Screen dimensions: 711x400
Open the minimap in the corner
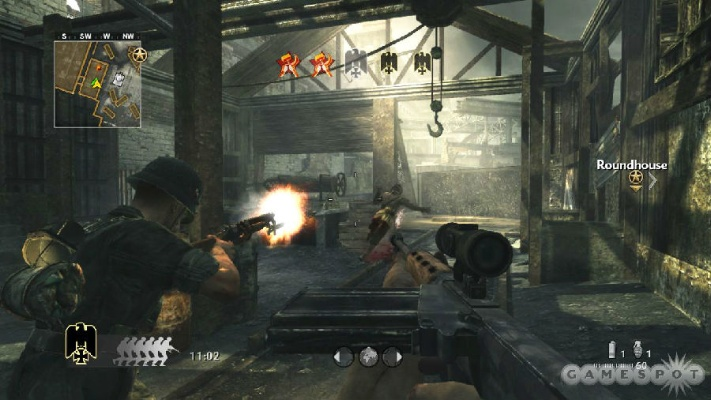(x=97, y=87)
